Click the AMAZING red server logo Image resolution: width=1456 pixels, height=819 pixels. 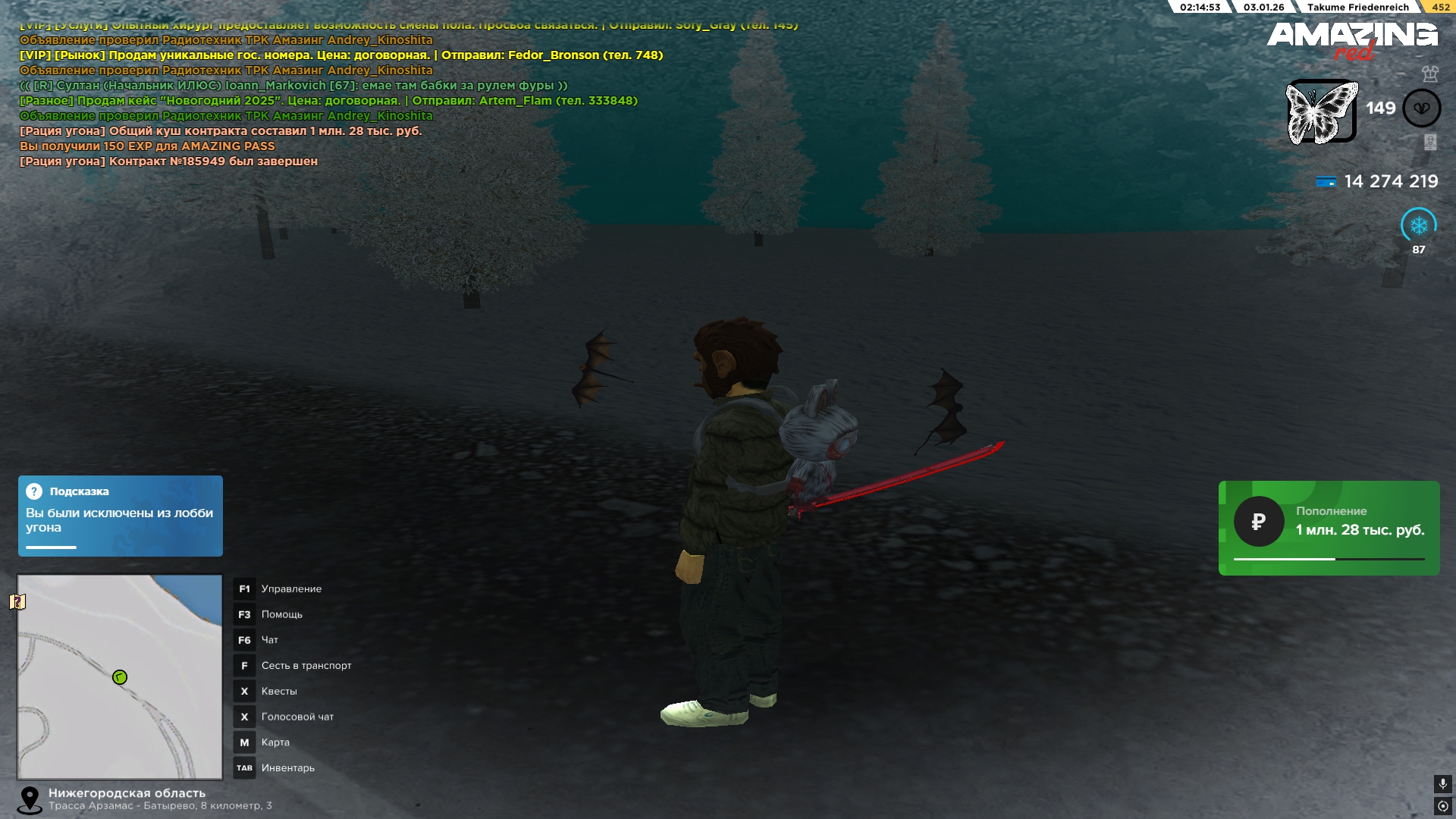click(x=1352, y=39)
